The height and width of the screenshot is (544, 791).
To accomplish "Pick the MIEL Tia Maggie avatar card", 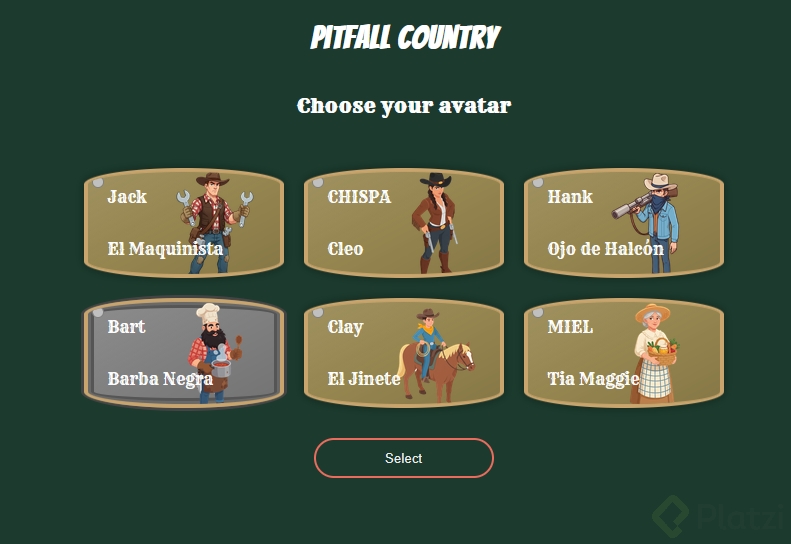I will click(x=624, y=353).
